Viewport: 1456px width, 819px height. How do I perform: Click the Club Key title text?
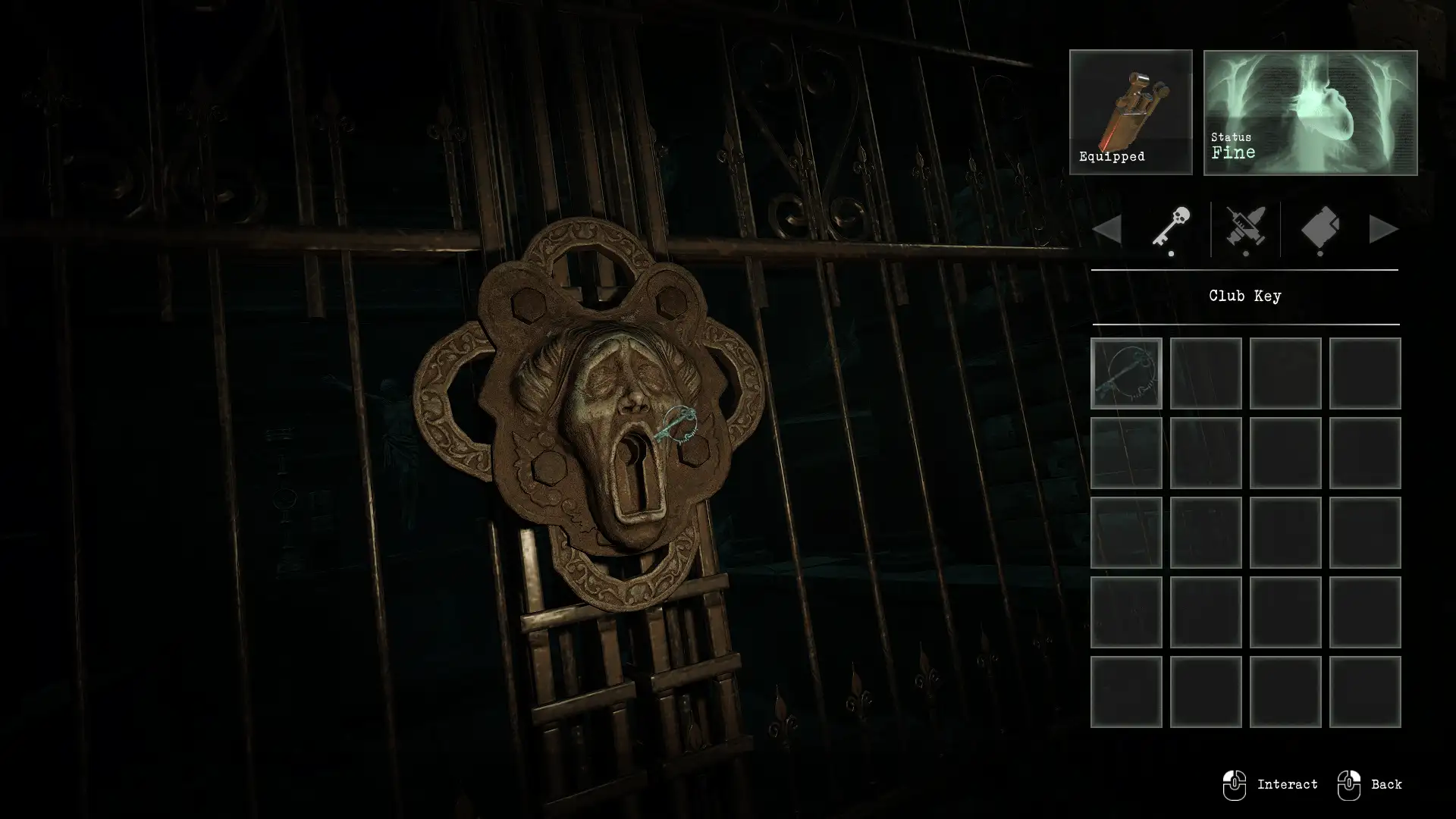[x=1244, y=296]
